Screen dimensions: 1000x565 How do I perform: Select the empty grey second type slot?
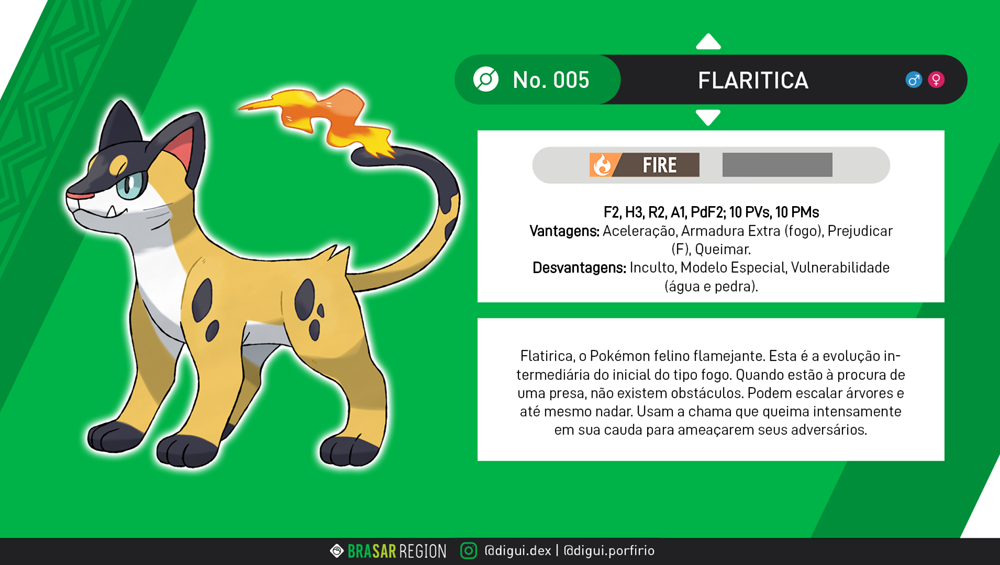pyautogui.click(x=777, y=165)
